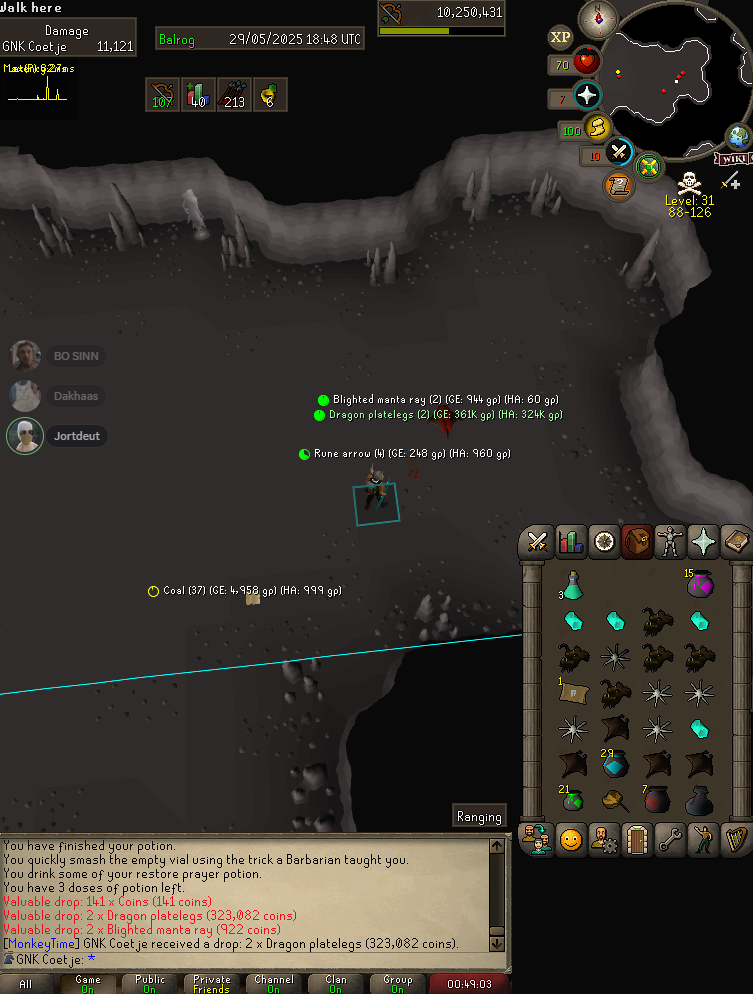Toggle run using the energy boot orb
The height and width of the screenshot is (994, 753).
tap(598, 128)
